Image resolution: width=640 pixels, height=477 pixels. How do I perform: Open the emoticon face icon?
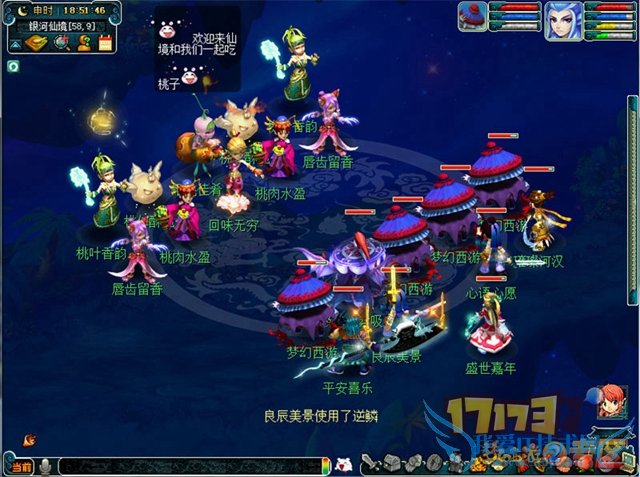coord(343,465)
